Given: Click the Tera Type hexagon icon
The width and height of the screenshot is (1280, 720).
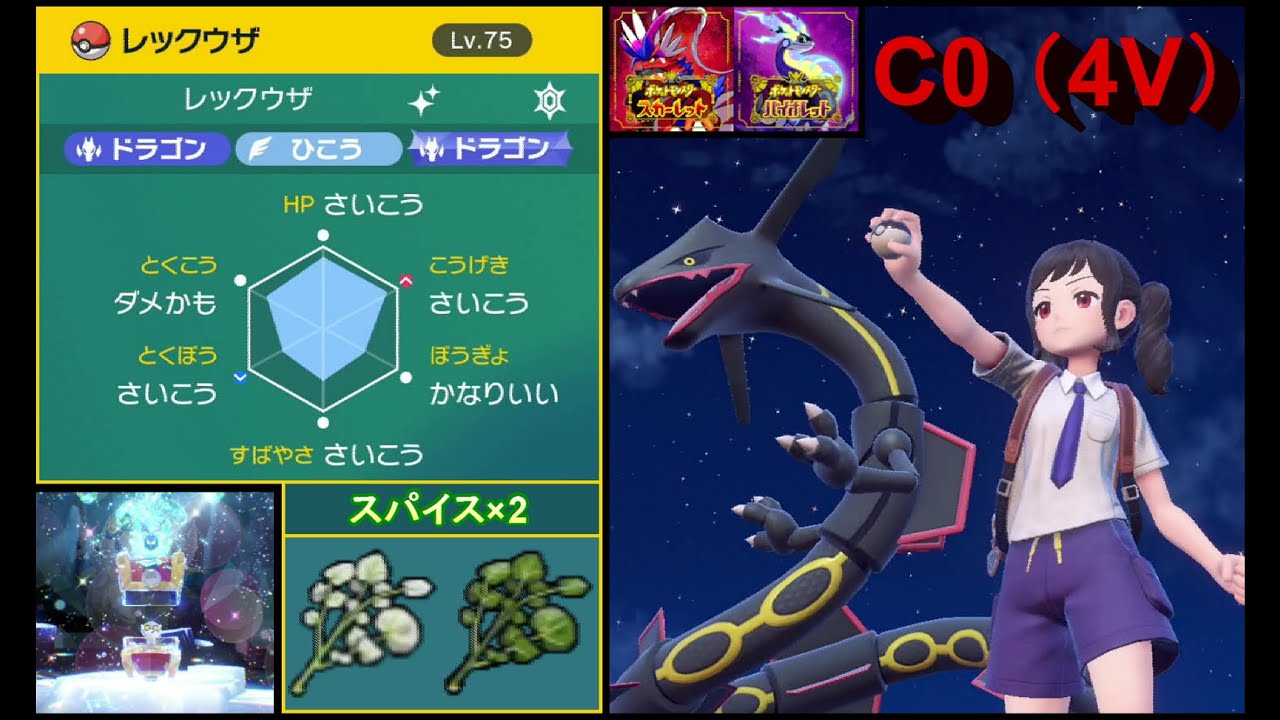Looking at the screenshot, I should pos(549,97).
